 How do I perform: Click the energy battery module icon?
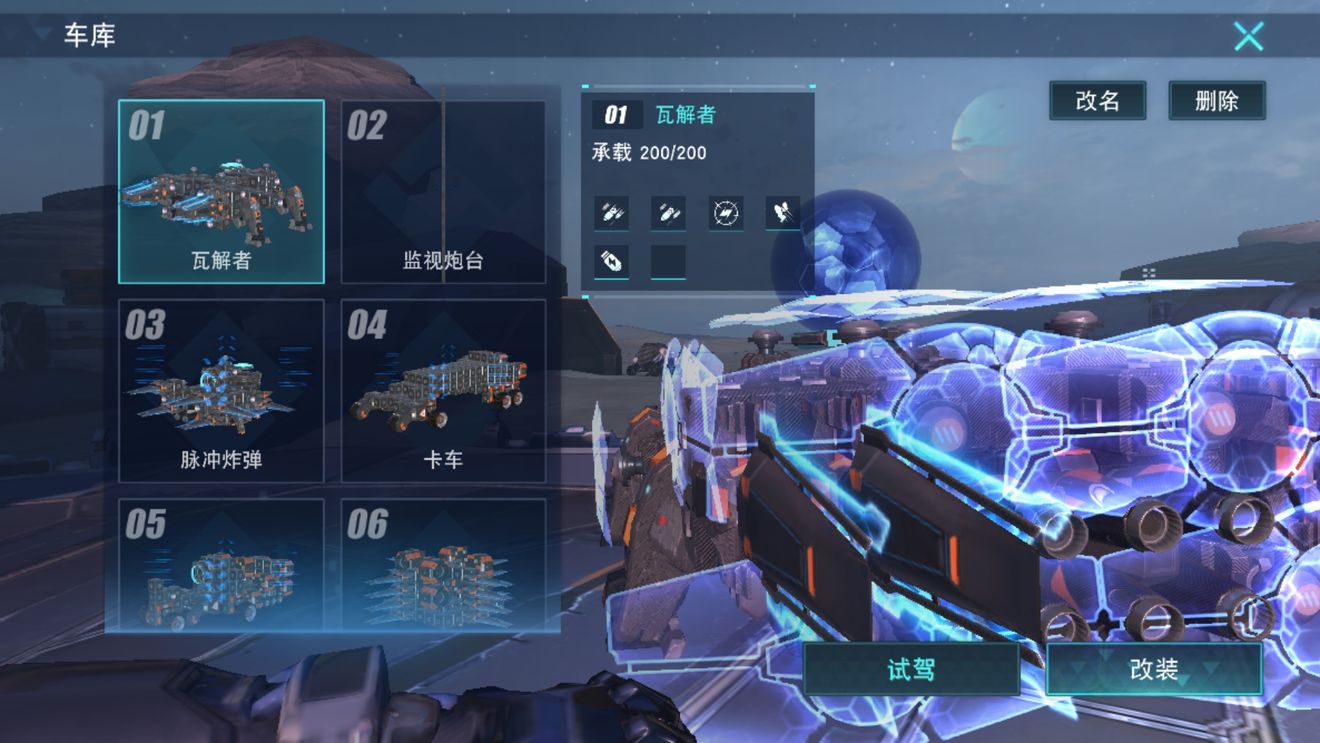coord(612,259)
